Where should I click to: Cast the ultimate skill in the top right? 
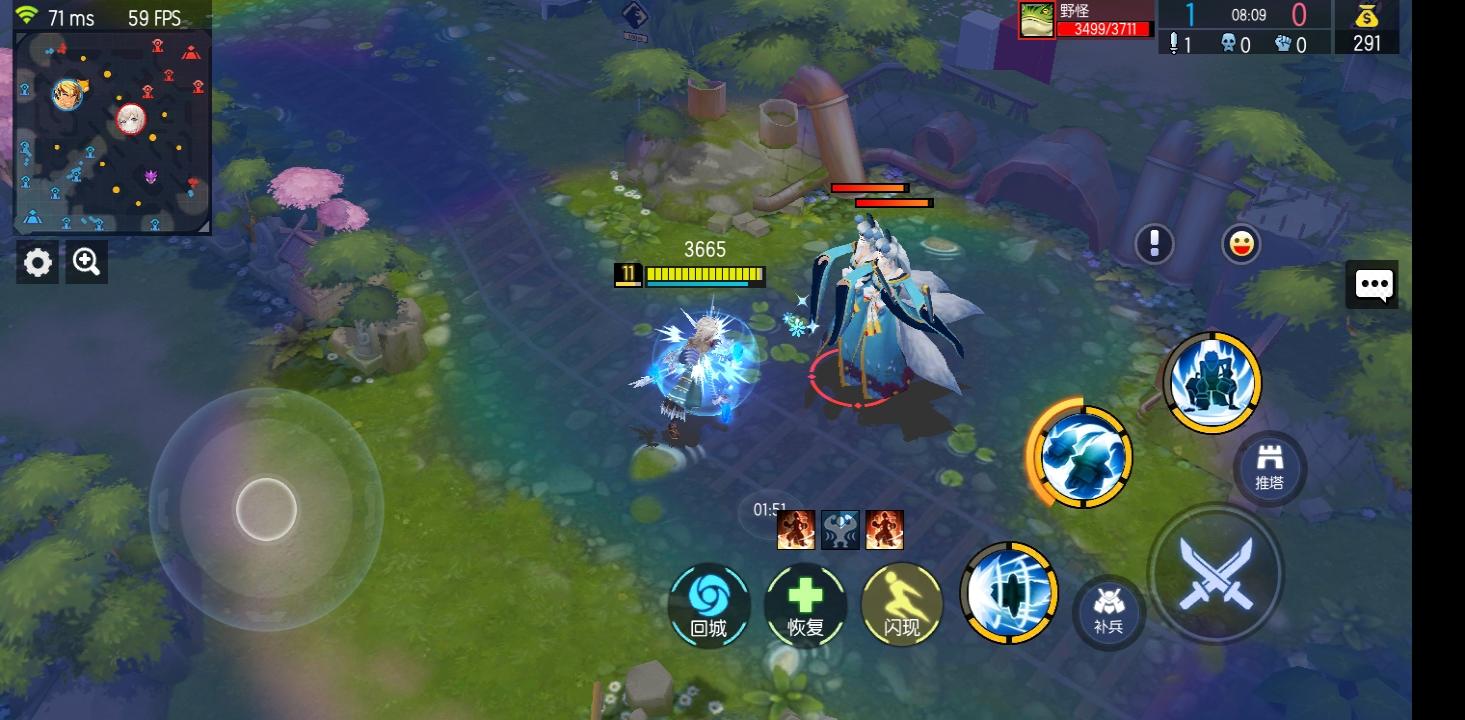pyautogui.click(x=1211, y=382)
